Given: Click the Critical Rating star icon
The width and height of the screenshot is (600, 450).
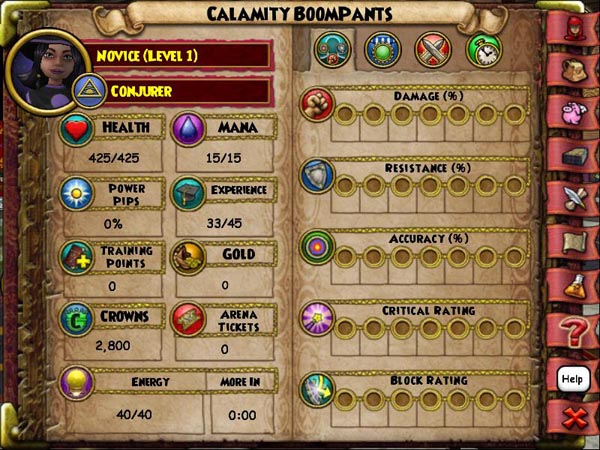Looking at the screenshot, I should tap(317, 318).
